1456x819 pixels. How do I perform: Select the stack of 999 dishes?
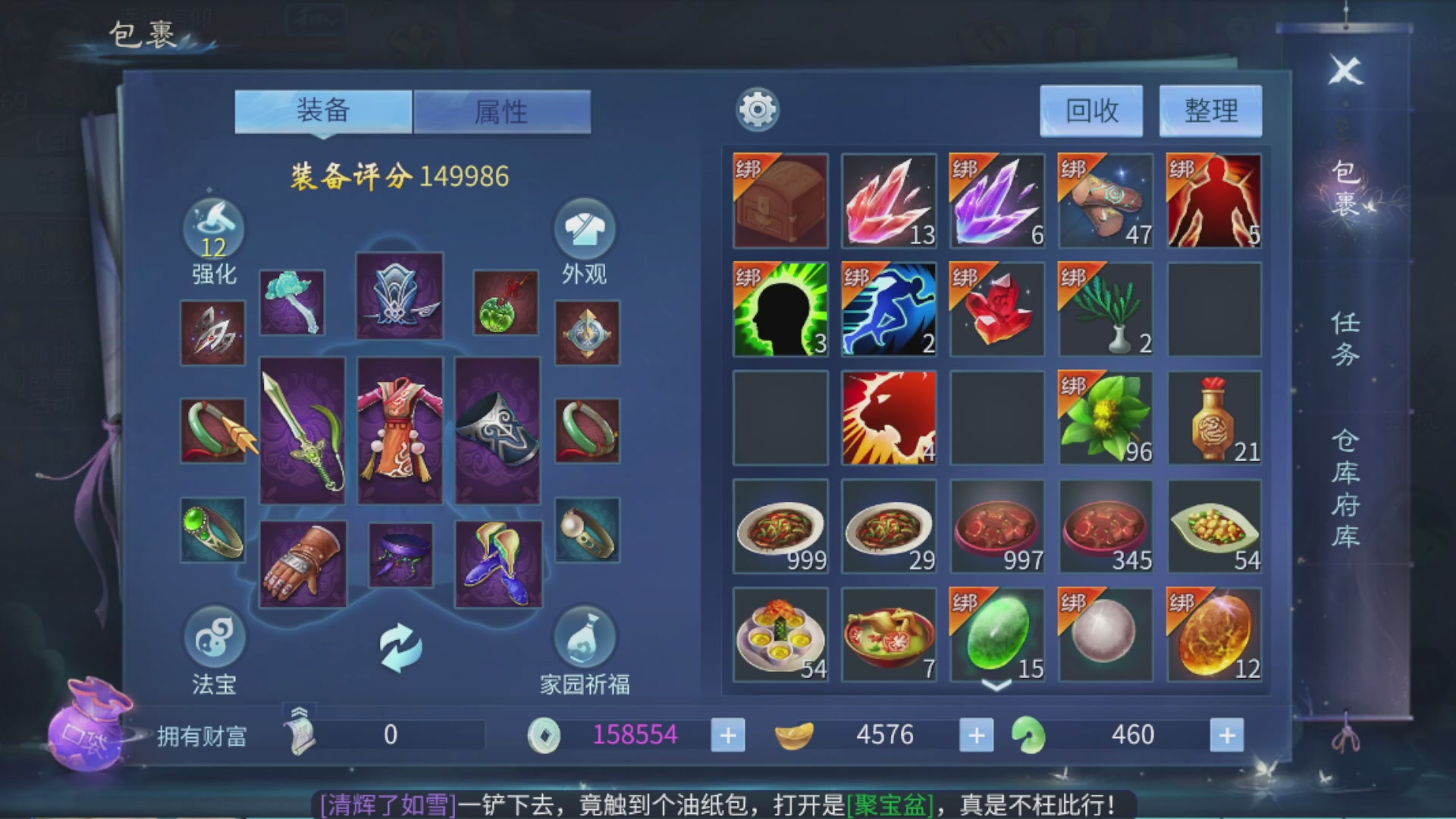tap(780, 526)
